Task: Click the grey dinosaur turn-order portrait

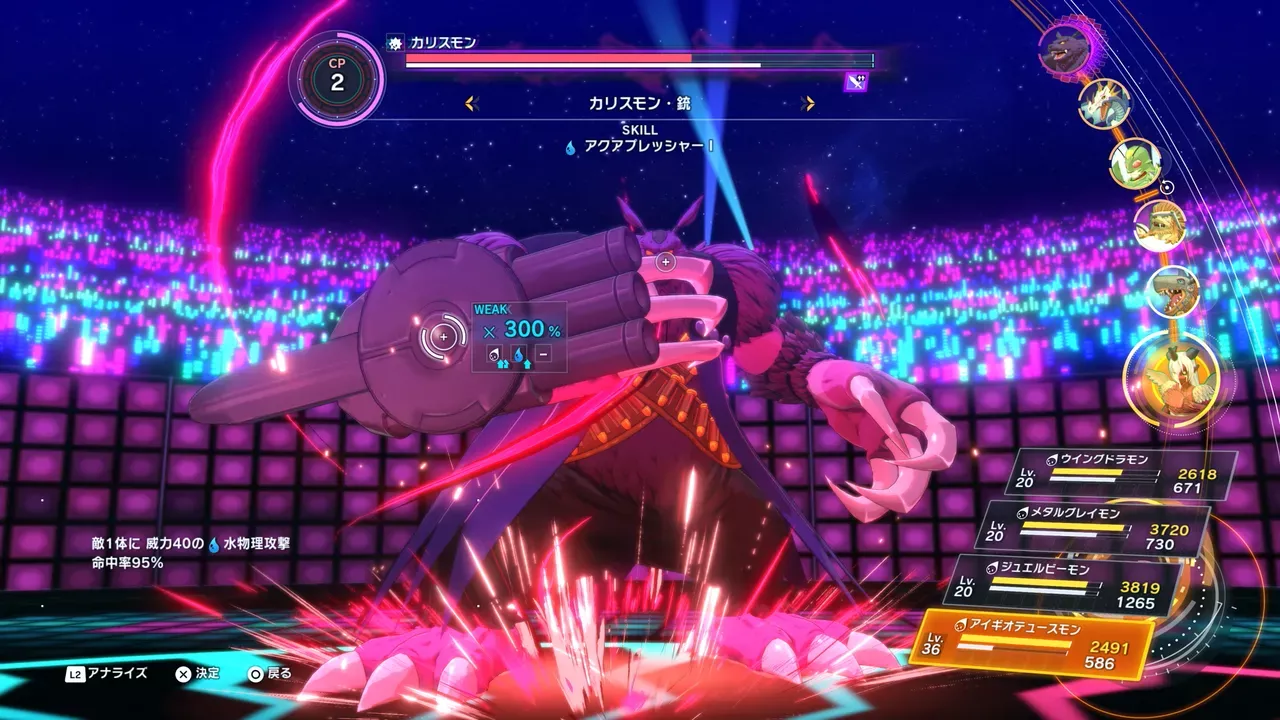Action: (x=1171, y=291)
